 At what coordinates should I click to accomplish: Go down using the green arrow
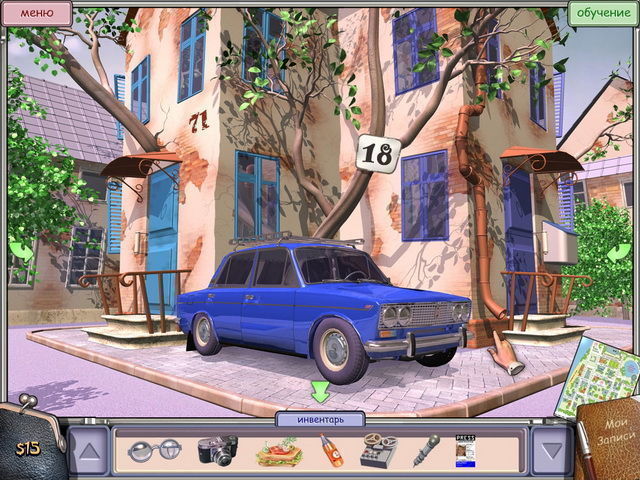(320, 391)
